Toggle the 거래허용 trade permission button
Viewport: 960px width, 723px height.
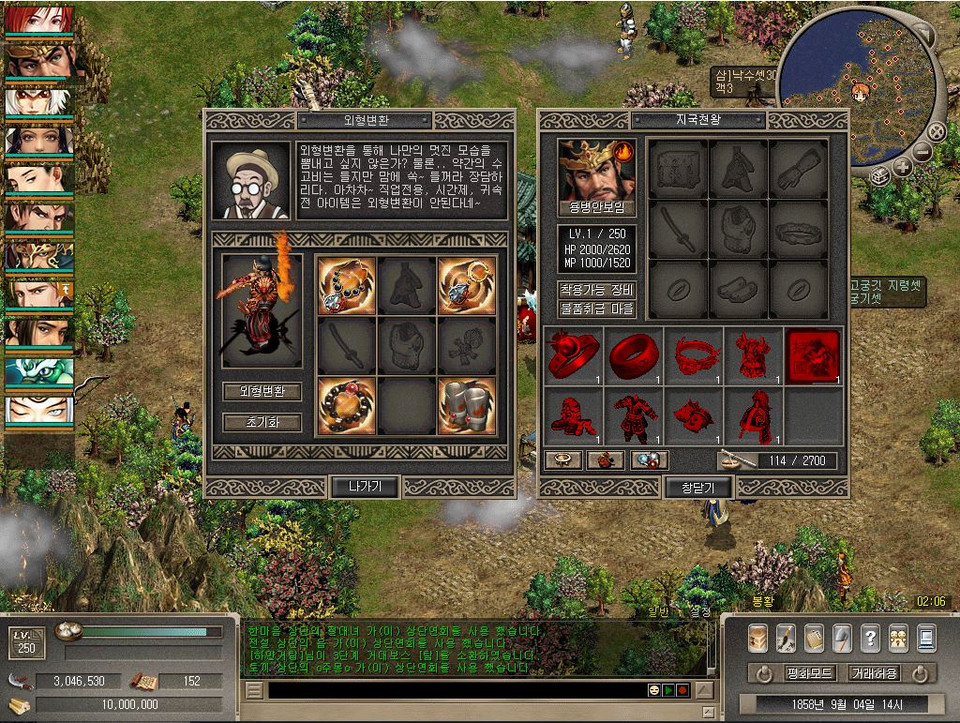[x=873, y=673]
